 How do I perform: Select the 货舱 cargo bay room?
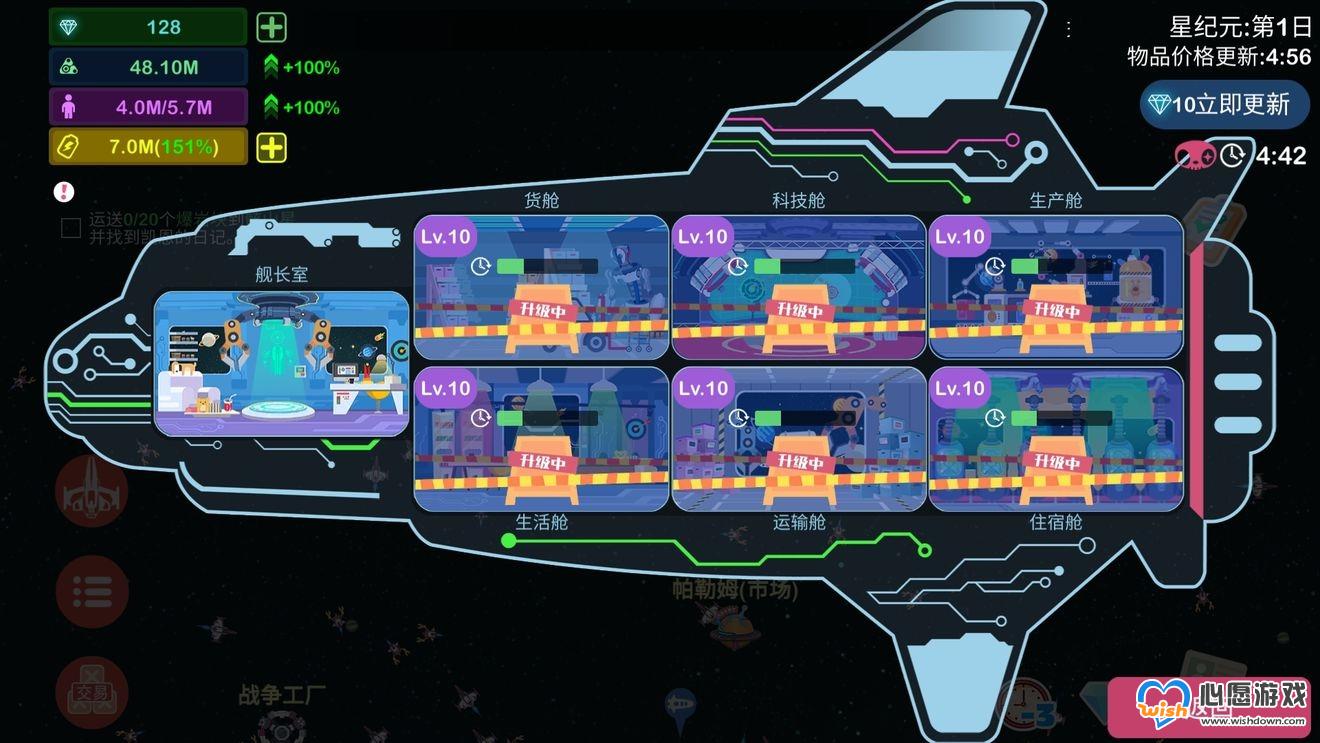[x=541, y=288]
